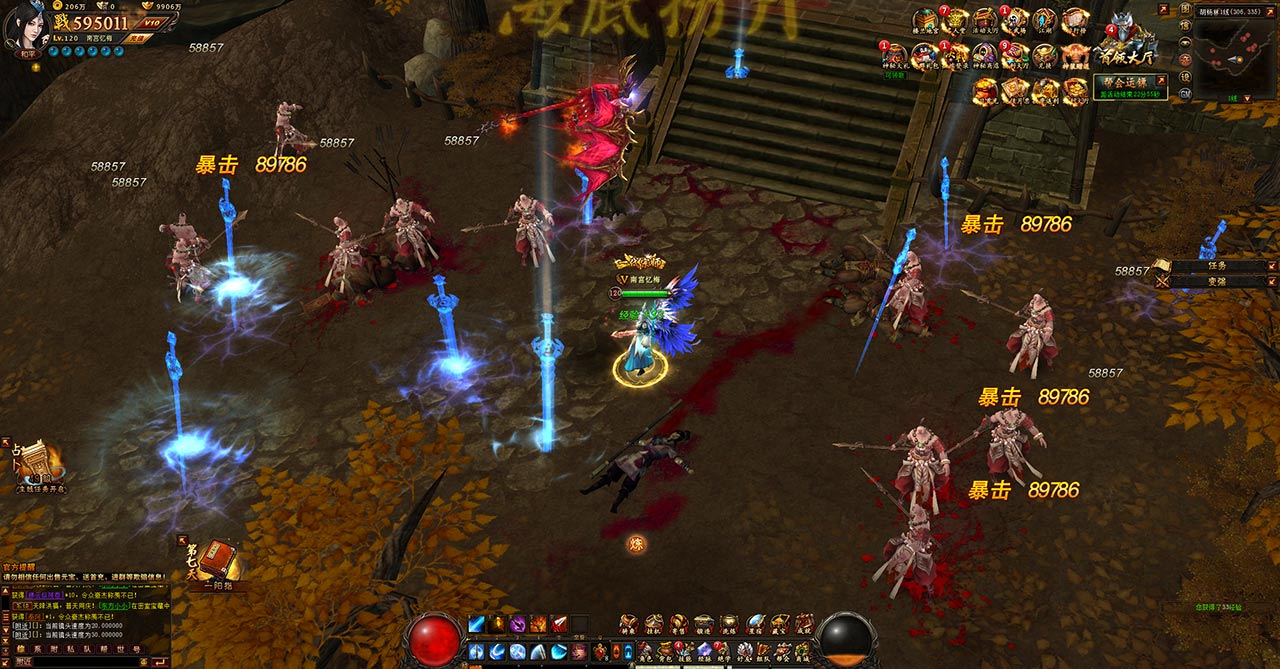Open the 江湖 activity icon
Viewport: 1280px width, 669px height.
tap(1044, 22)
